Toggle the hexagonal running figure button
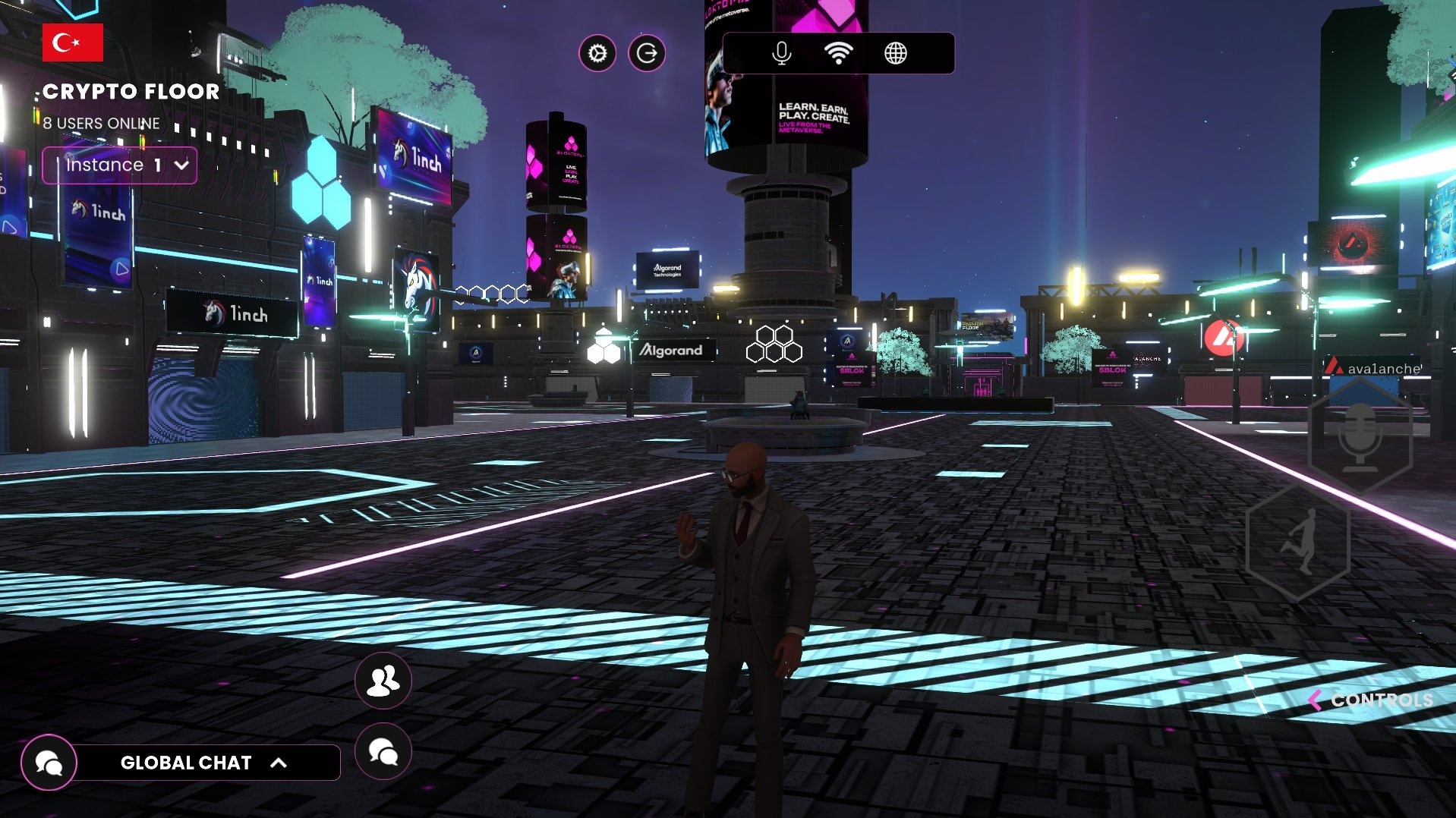1456x818 pixels. pos(1298,543)
